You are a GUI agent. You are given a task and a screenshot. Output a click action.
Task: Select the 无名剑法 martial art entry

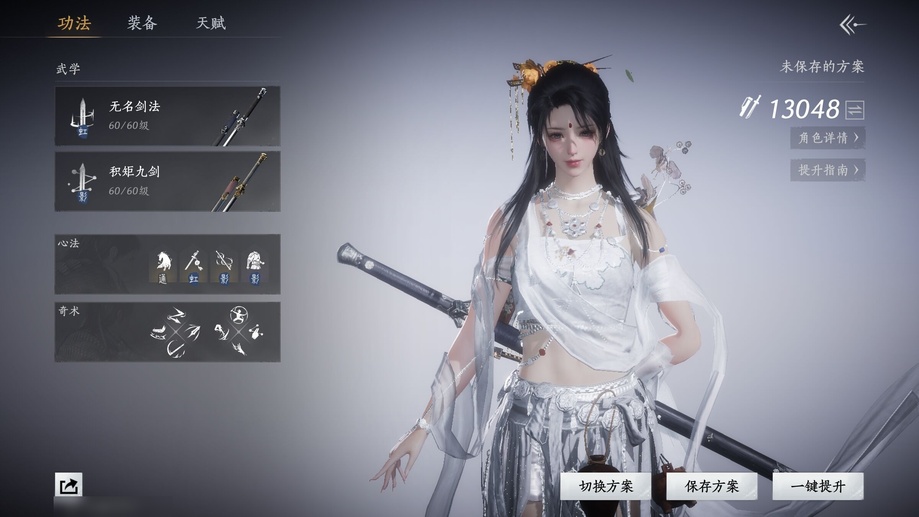tap(167, 115)
